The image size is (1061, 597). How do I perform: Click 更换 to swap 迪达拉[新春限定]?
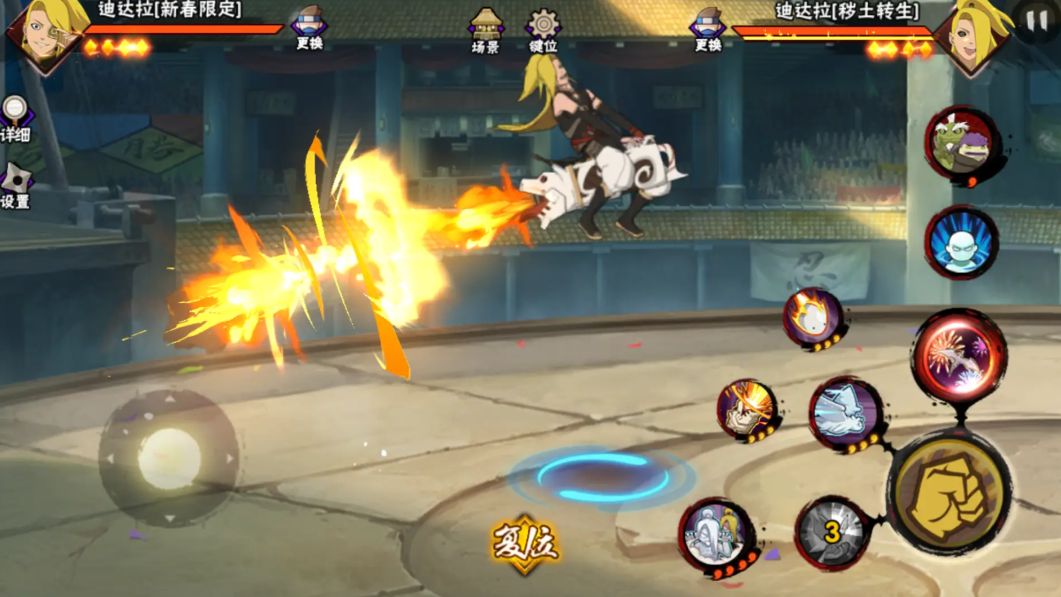[x=310, y=27]
